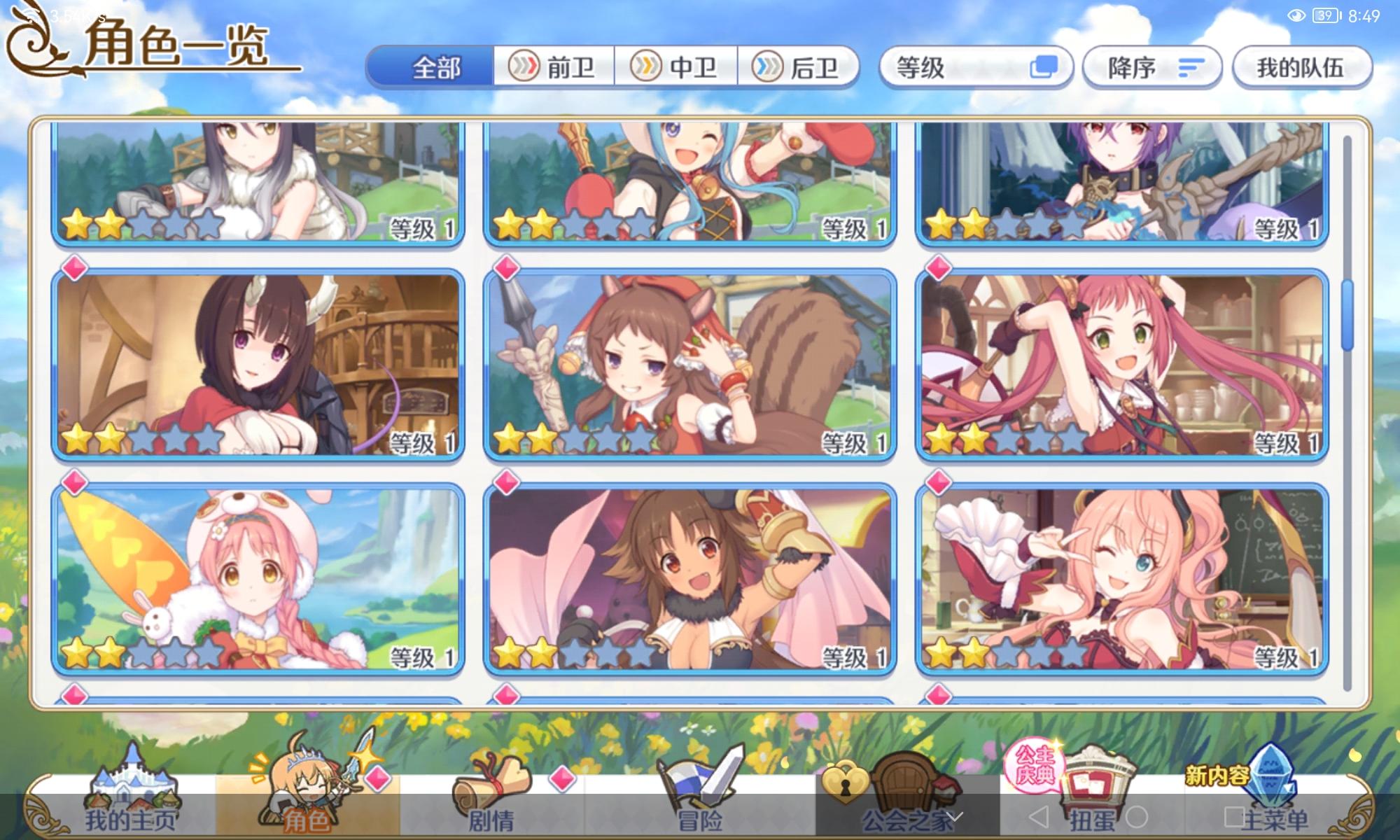Click the copy icon beside 等级
Image resolution: width=1400 pixels, height=840 pixels.
(x=1044, y=65)
